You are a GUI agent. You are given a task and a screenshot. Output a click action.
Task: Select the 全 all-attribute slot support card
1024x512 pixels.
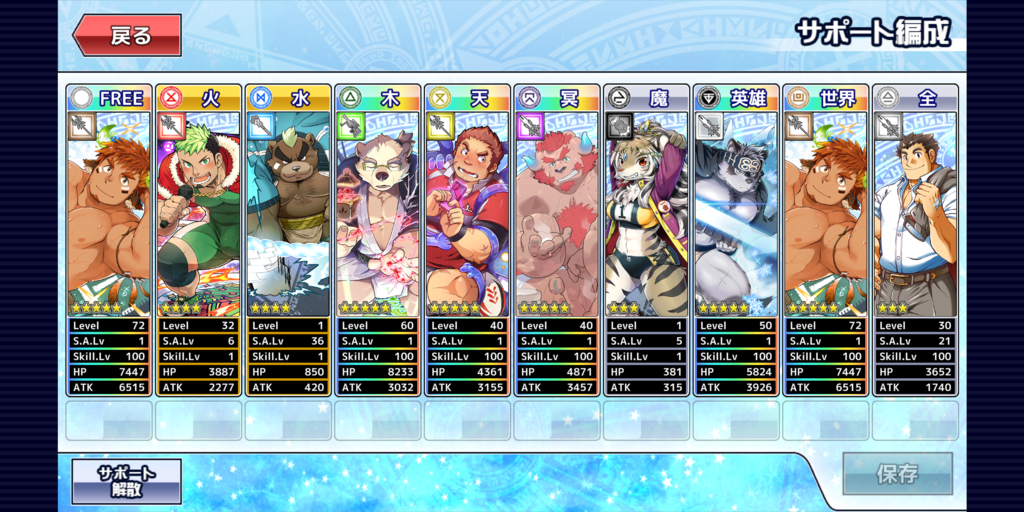[x=915, y=215]
